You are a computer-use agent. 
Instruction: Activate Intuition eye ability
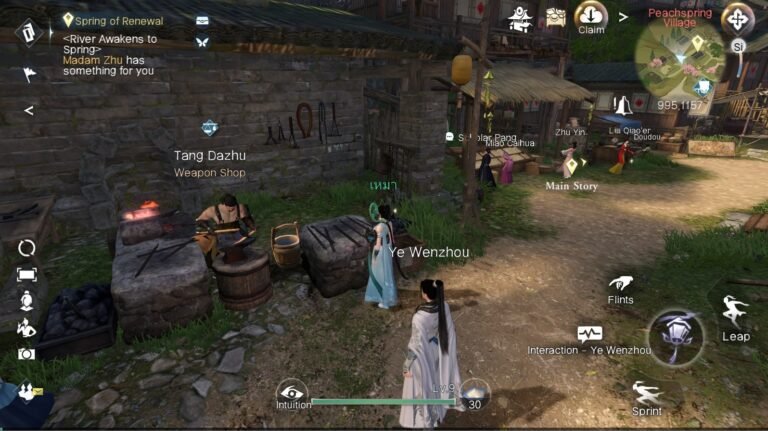click(x=292, y=392)
